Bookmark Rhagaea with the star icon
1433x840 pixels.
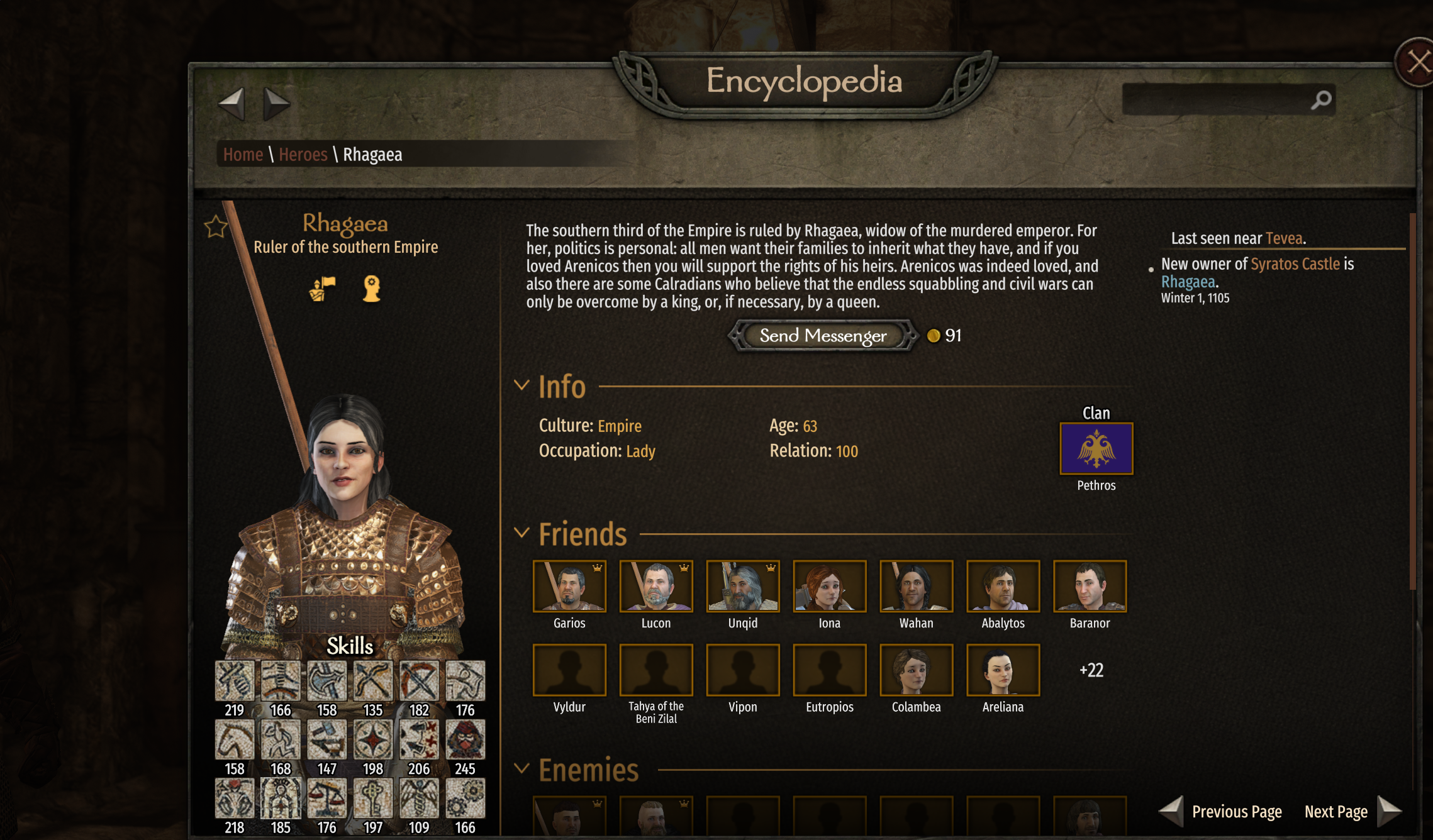tap(216, 226)
